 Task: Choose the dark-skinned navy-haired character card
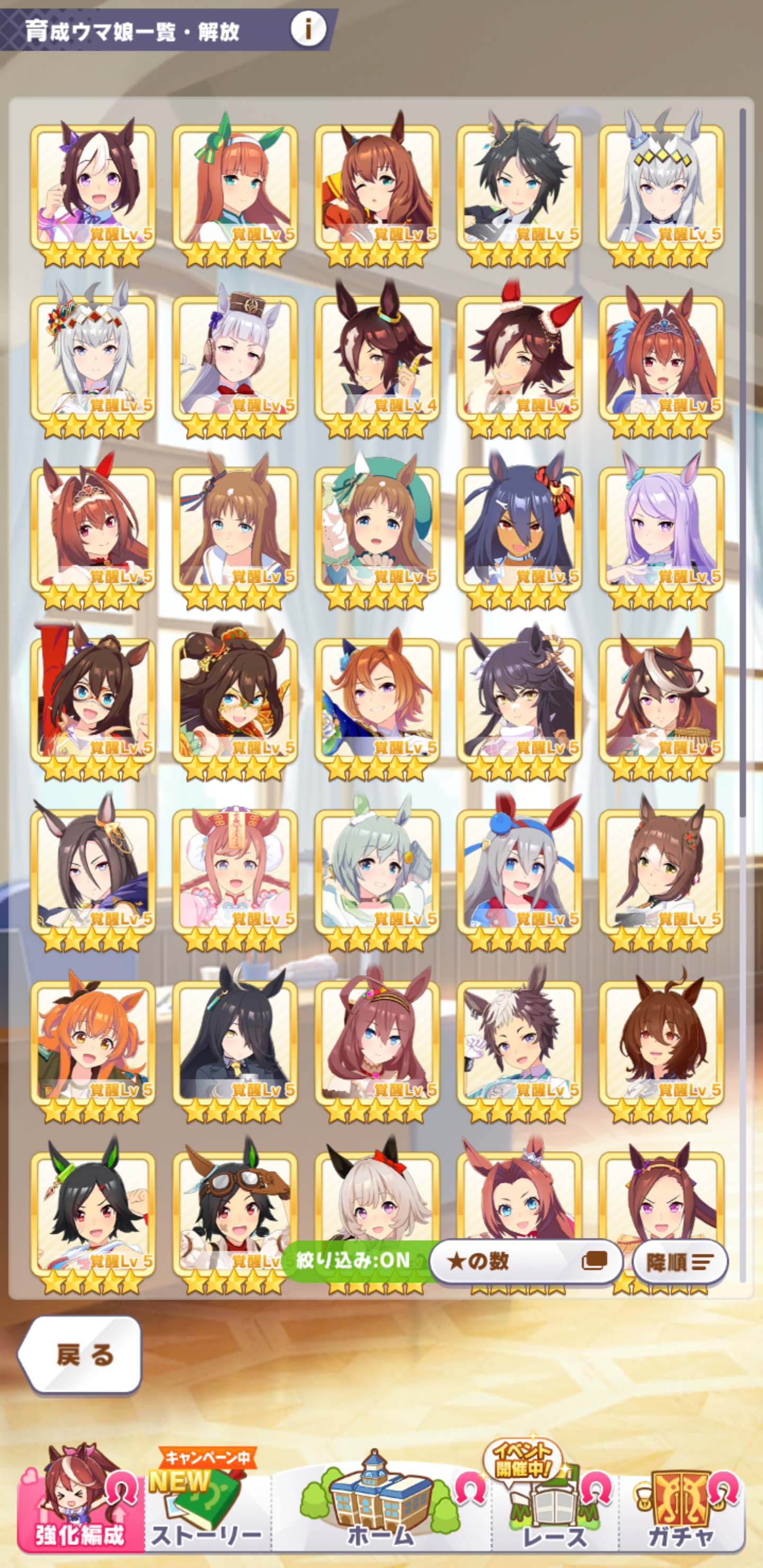pos(519,530)
